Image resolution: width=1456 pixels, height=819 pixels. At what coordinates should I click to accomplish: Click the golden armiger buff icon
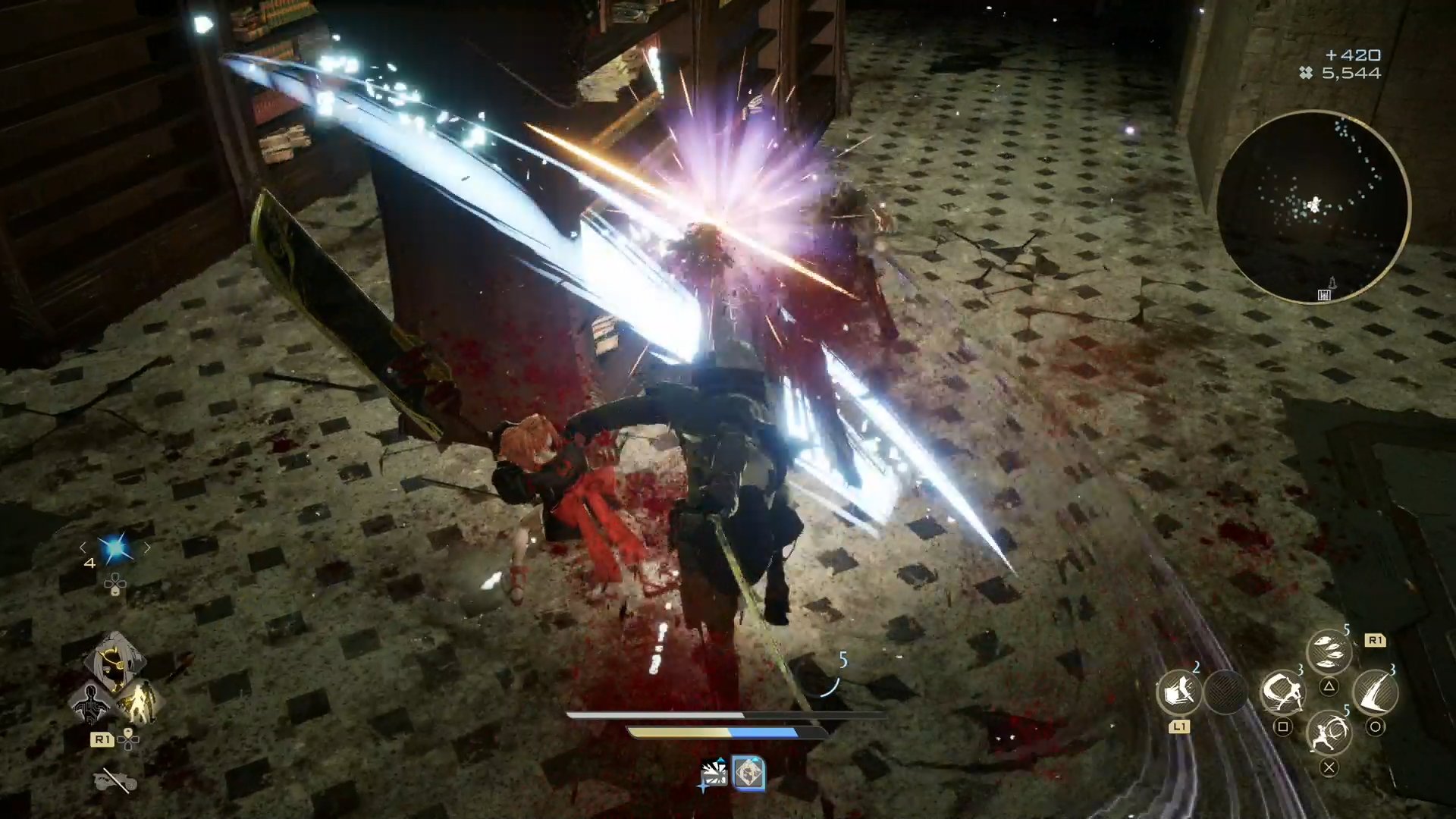(143, 701)
